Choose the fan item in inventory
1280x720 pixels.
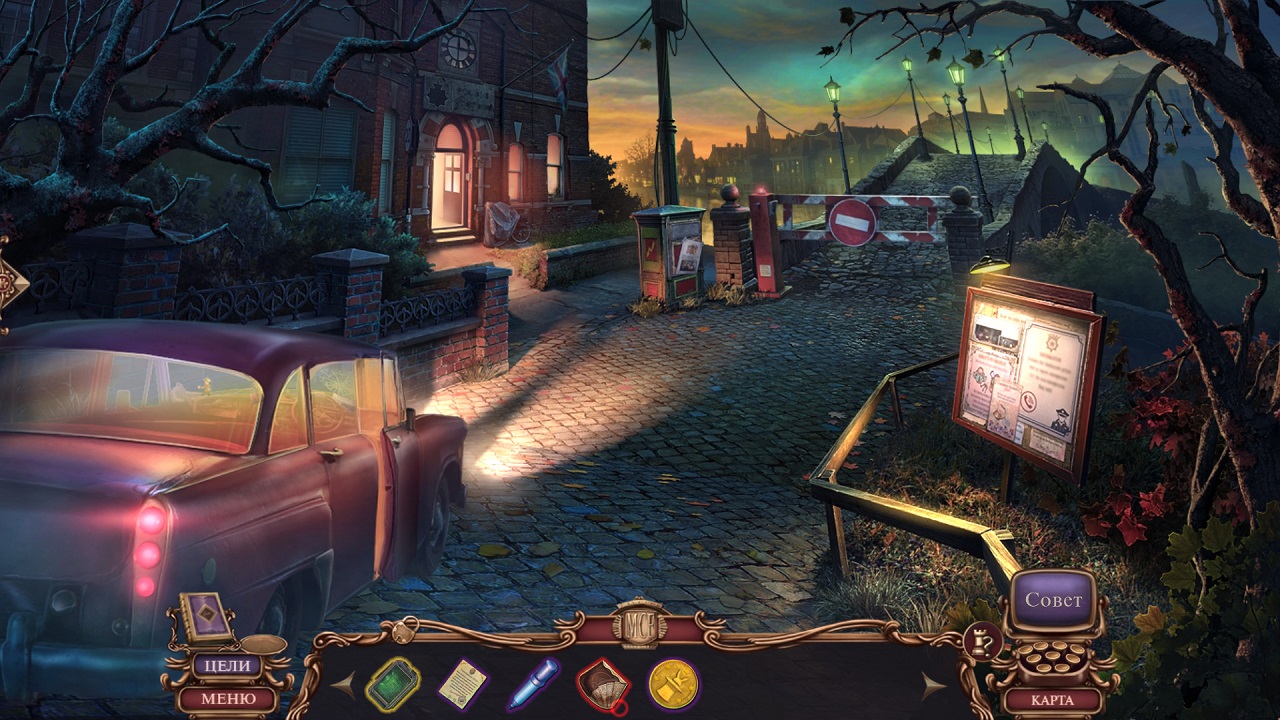click(603, 686)
